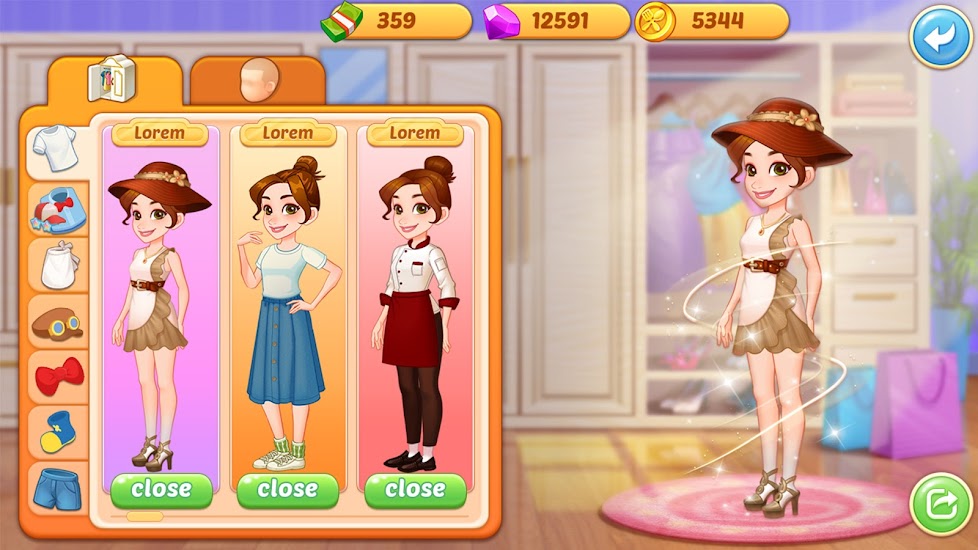Open the blue boot shoes category
This screenshot has width=978, height=550.
tap(57, 431)
